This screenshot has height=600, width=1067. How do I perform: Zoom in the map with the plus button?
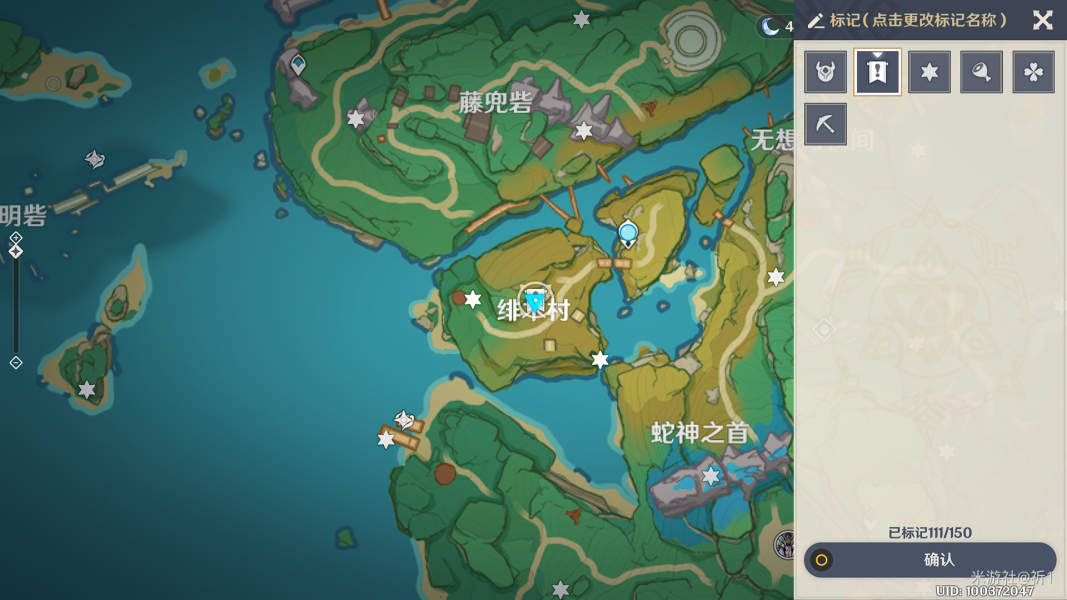[x=16, y=238]
